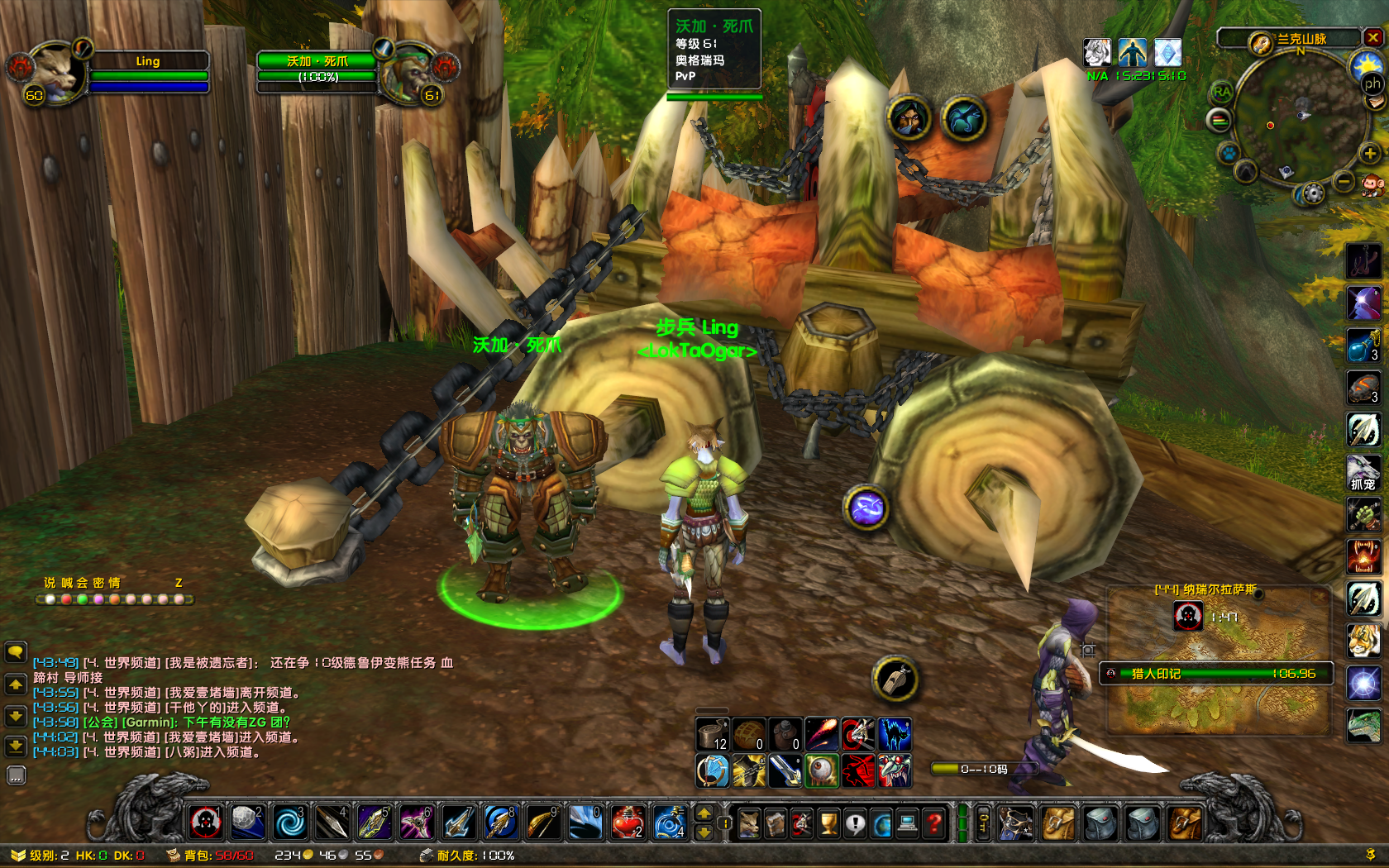Click the RA addon minimap button

(1222, 92)
